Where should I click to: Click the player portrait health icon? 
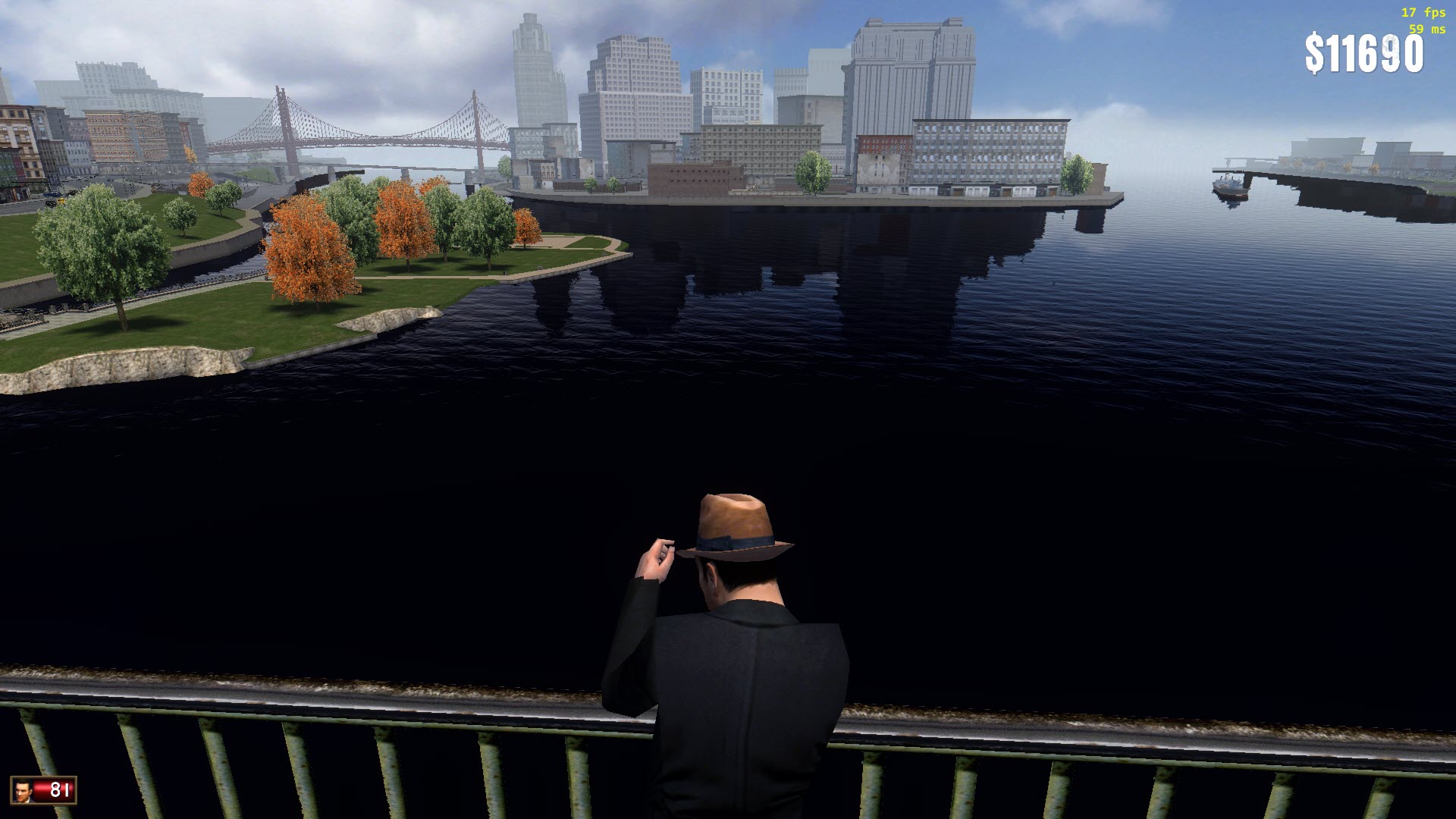point(24,790)
